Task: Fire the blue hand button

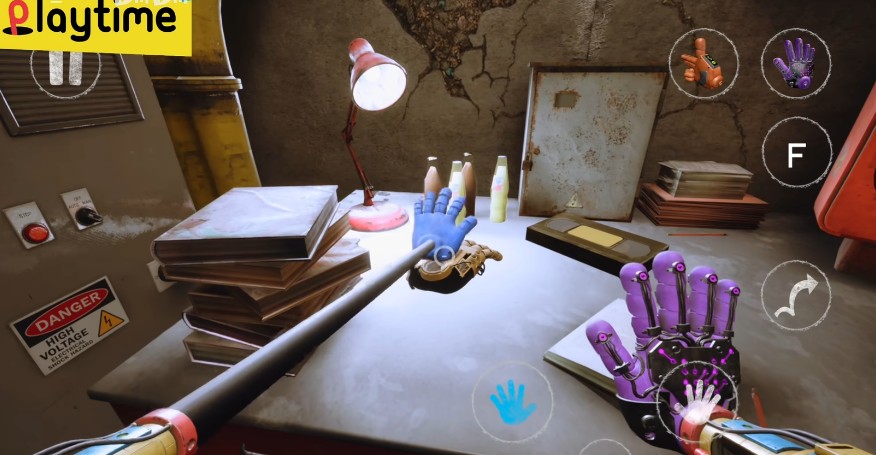Action: pos(513,401)
